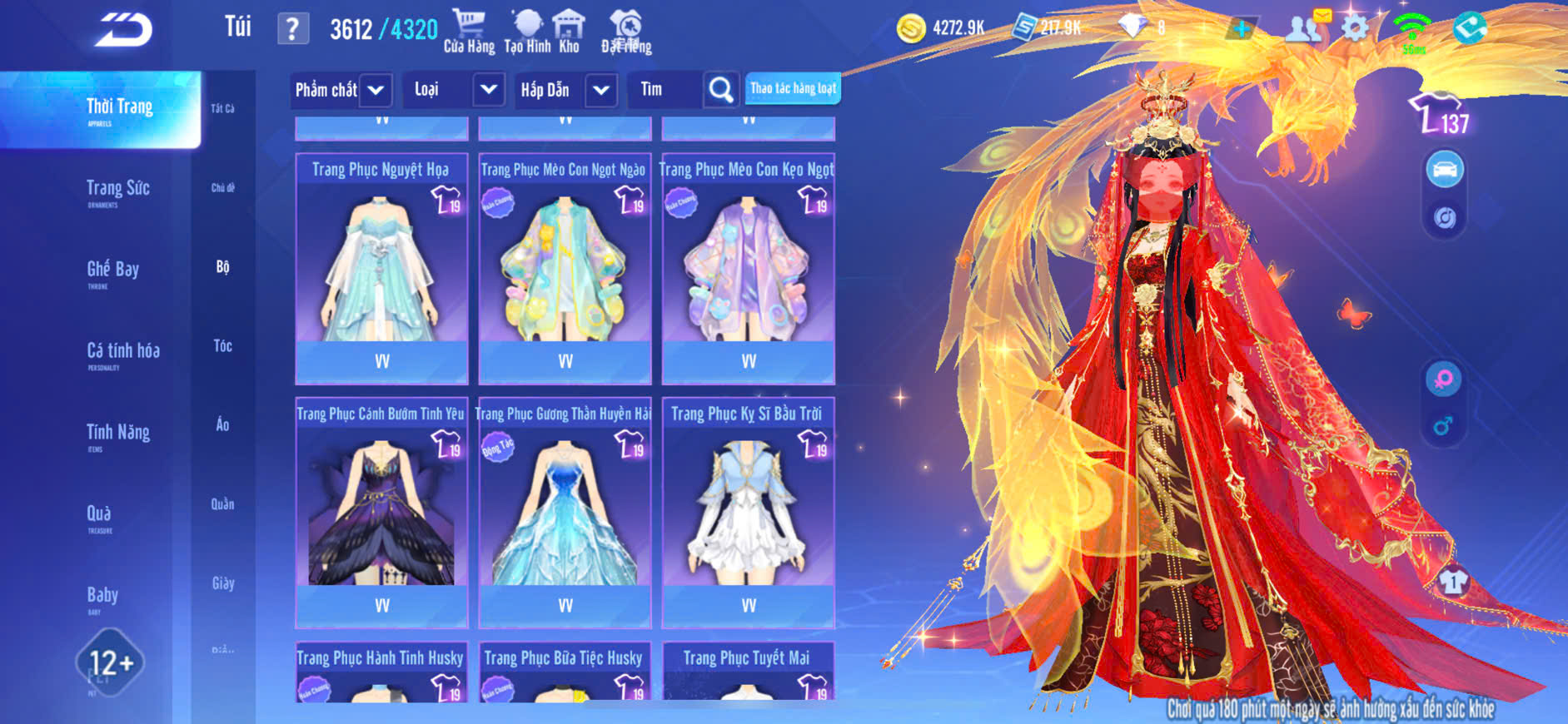Open the Cá tính hóa tab
Viewport: 1568px width, 724px height.
[123, 352]
